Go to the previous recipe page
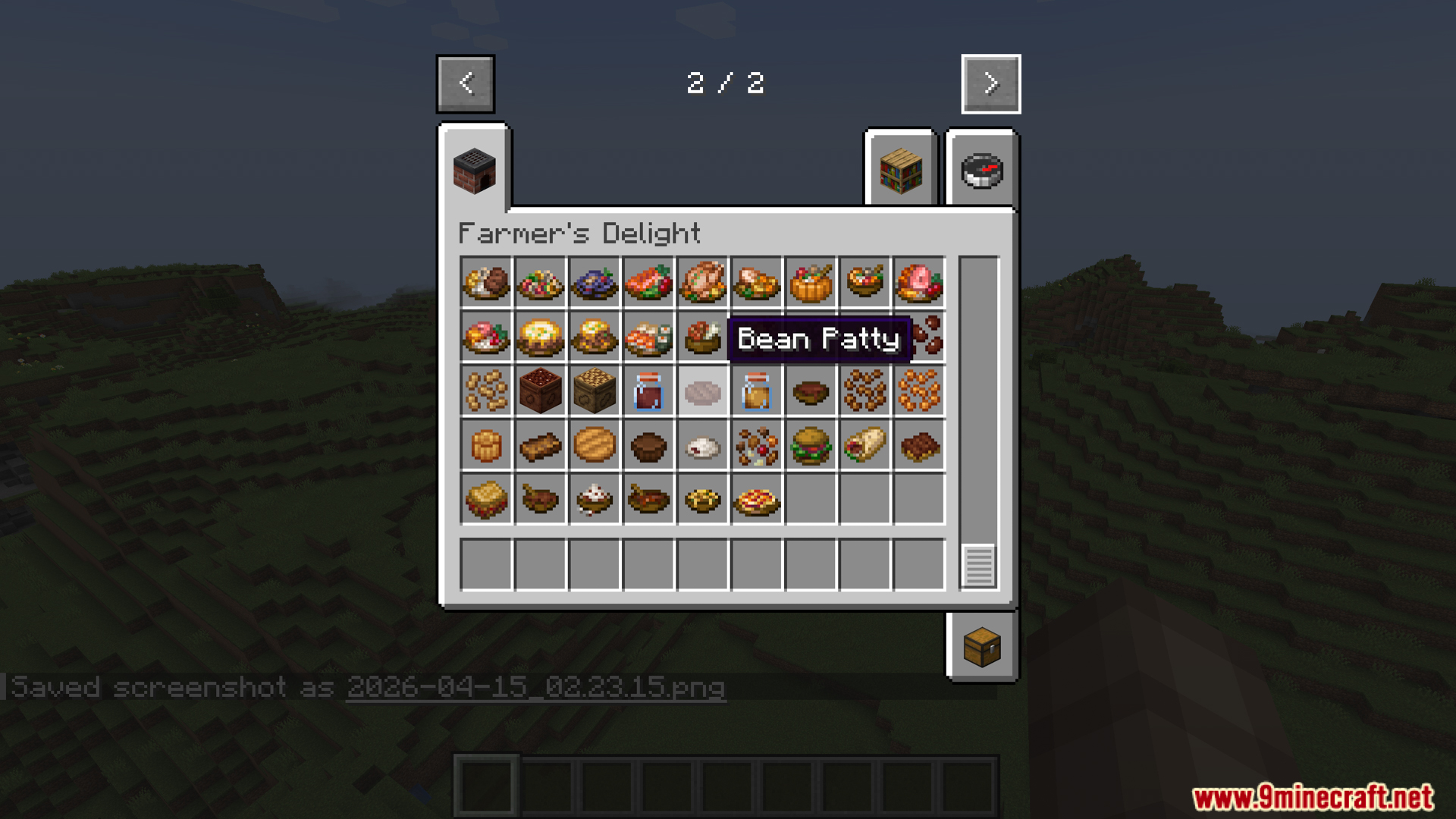Screen dimensions: 1456x819 point(465,83)
